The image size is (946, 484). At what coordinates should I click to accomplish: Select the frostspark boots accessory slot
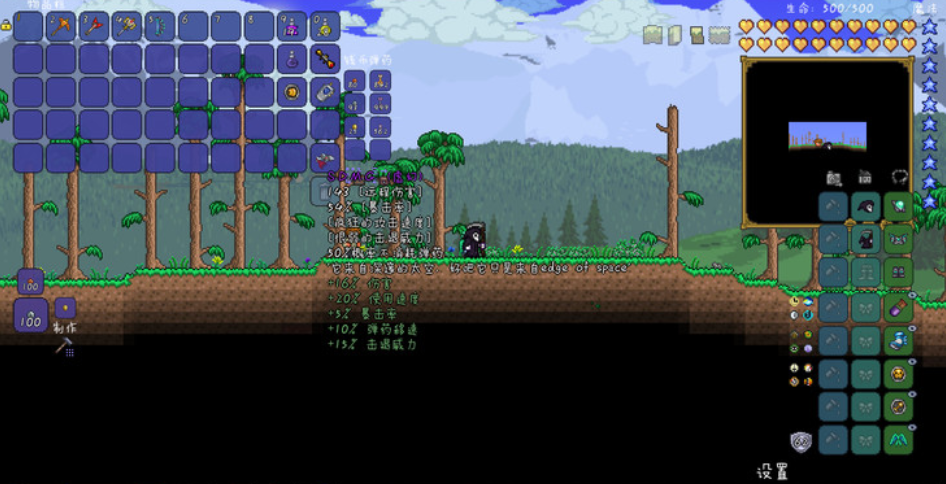pos(899,340)
